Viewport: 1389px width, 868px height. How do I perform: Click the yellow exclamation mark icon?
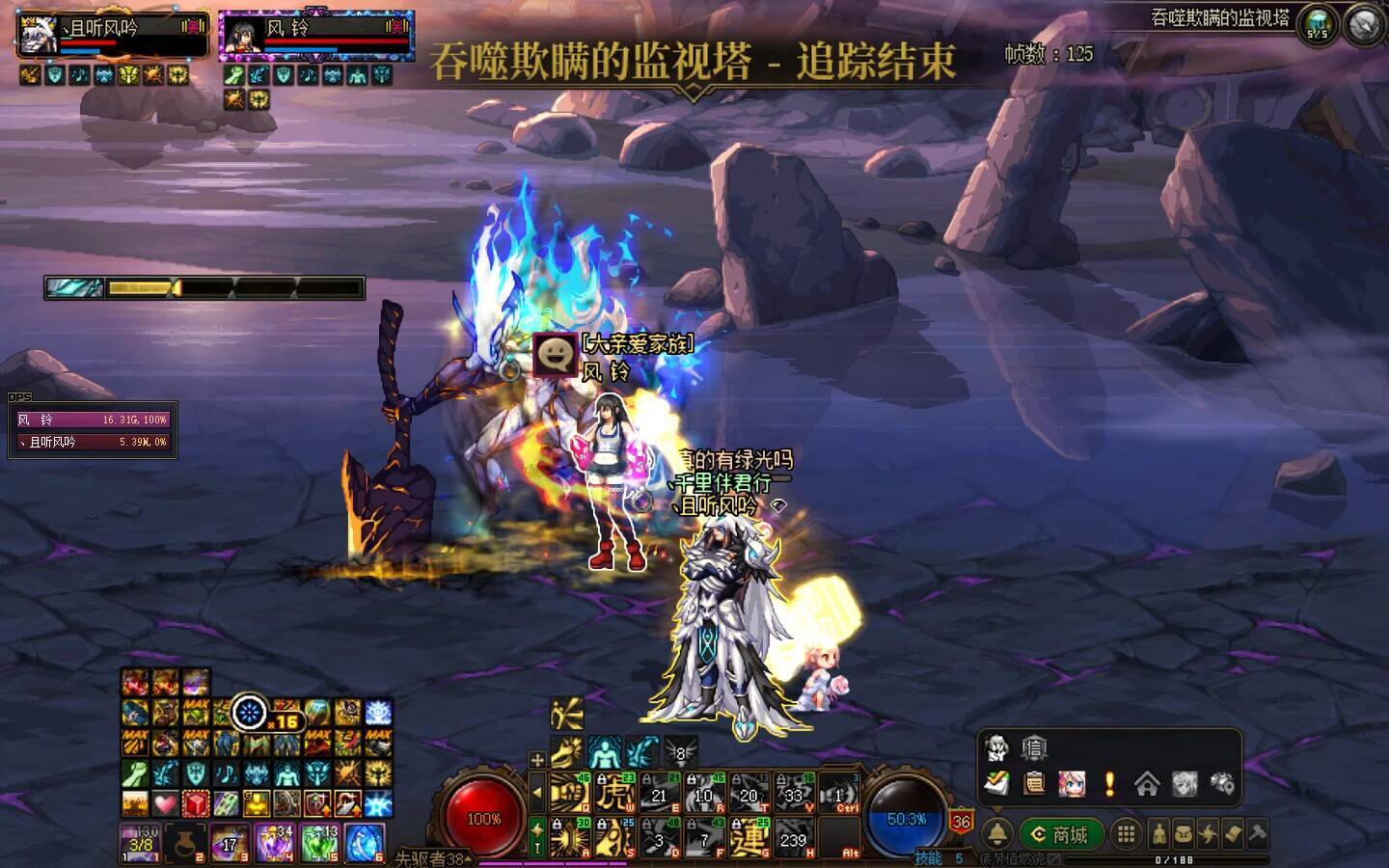click(x=1109, y=784)
